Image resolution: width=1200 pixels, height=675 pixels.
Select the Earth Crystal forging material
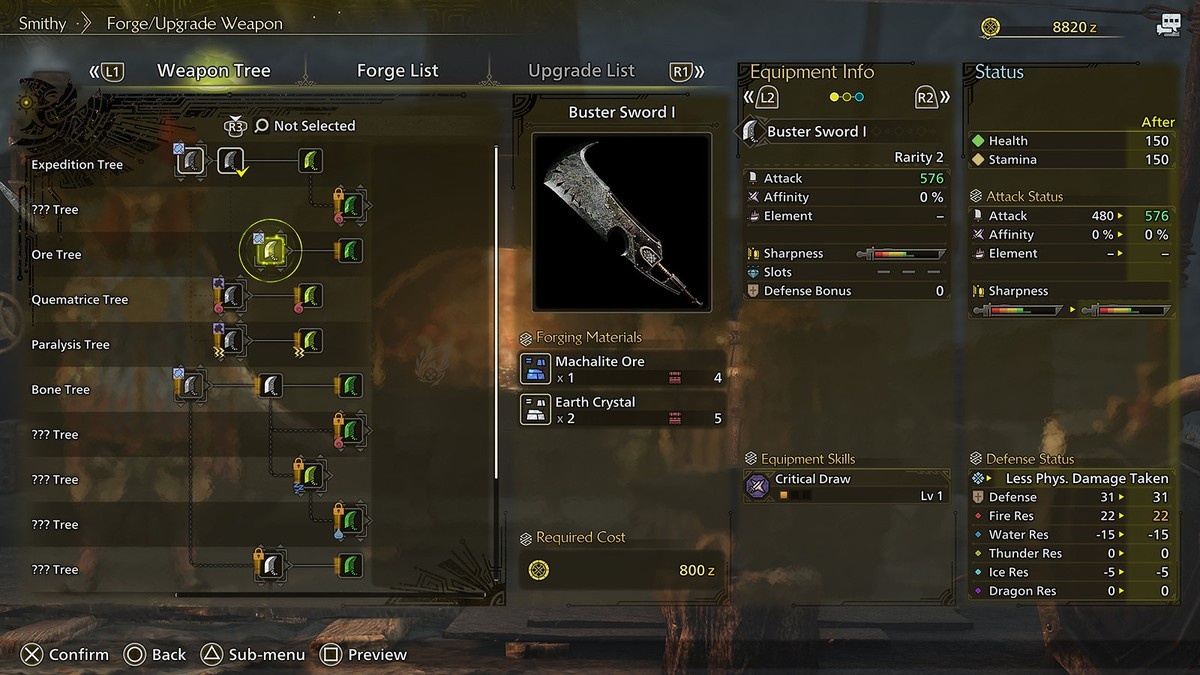tap(621, 410)
